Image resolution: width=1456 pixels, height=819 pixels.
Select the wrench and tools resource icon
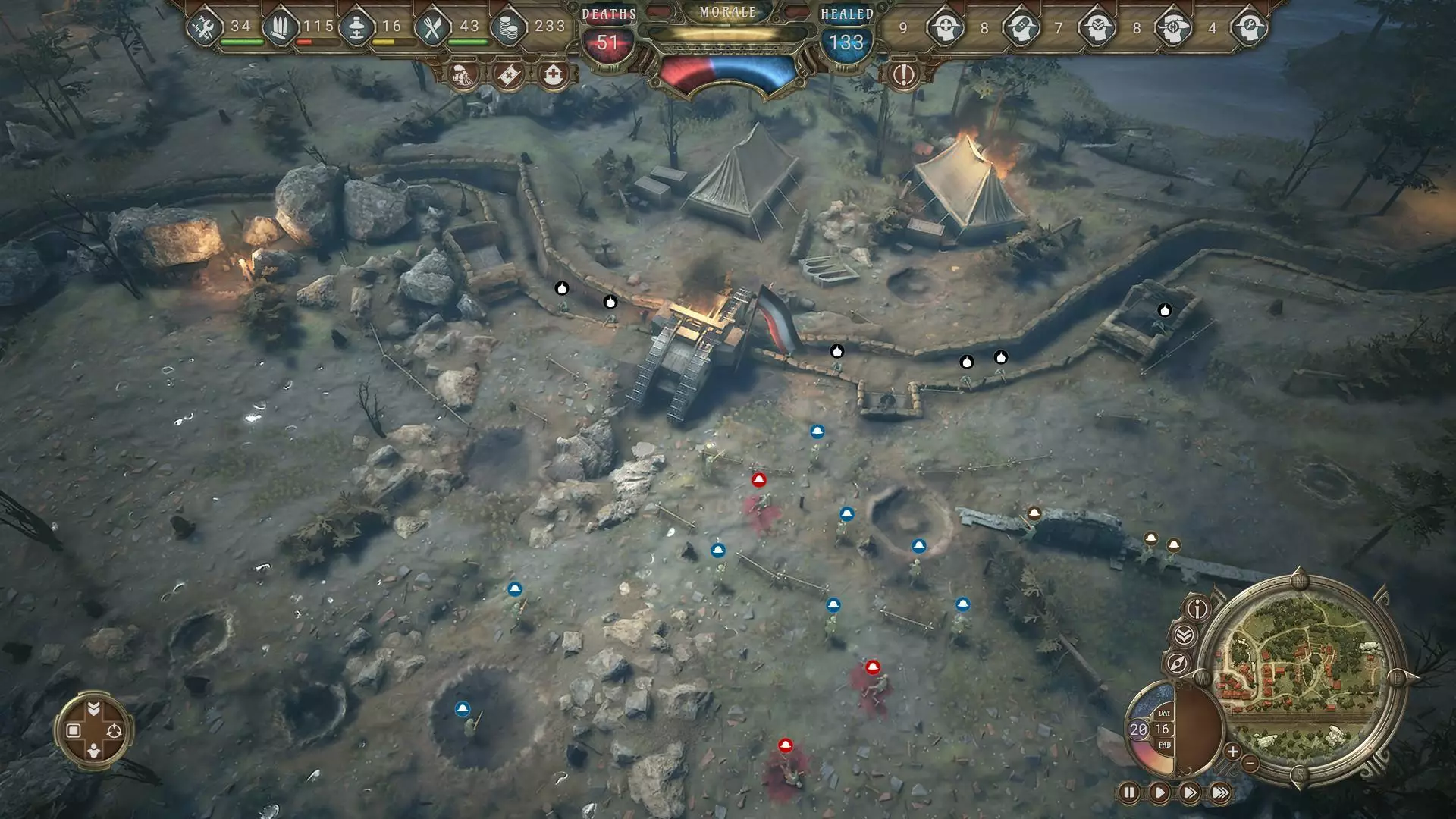click(x=205, y=28)
